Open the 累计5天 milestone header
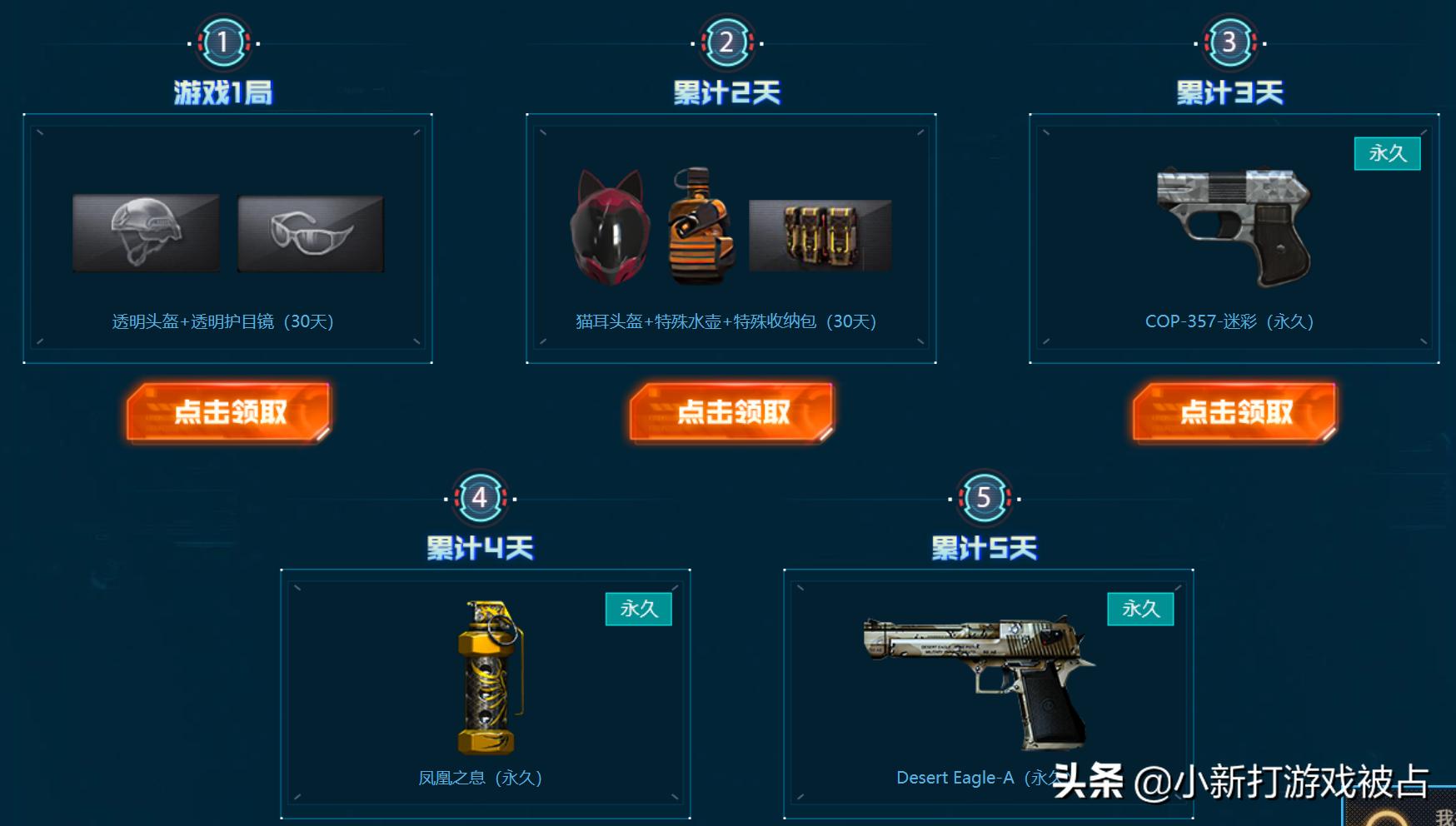The width and height of the screenshot is (1456, 826). (x=983, y=547)
